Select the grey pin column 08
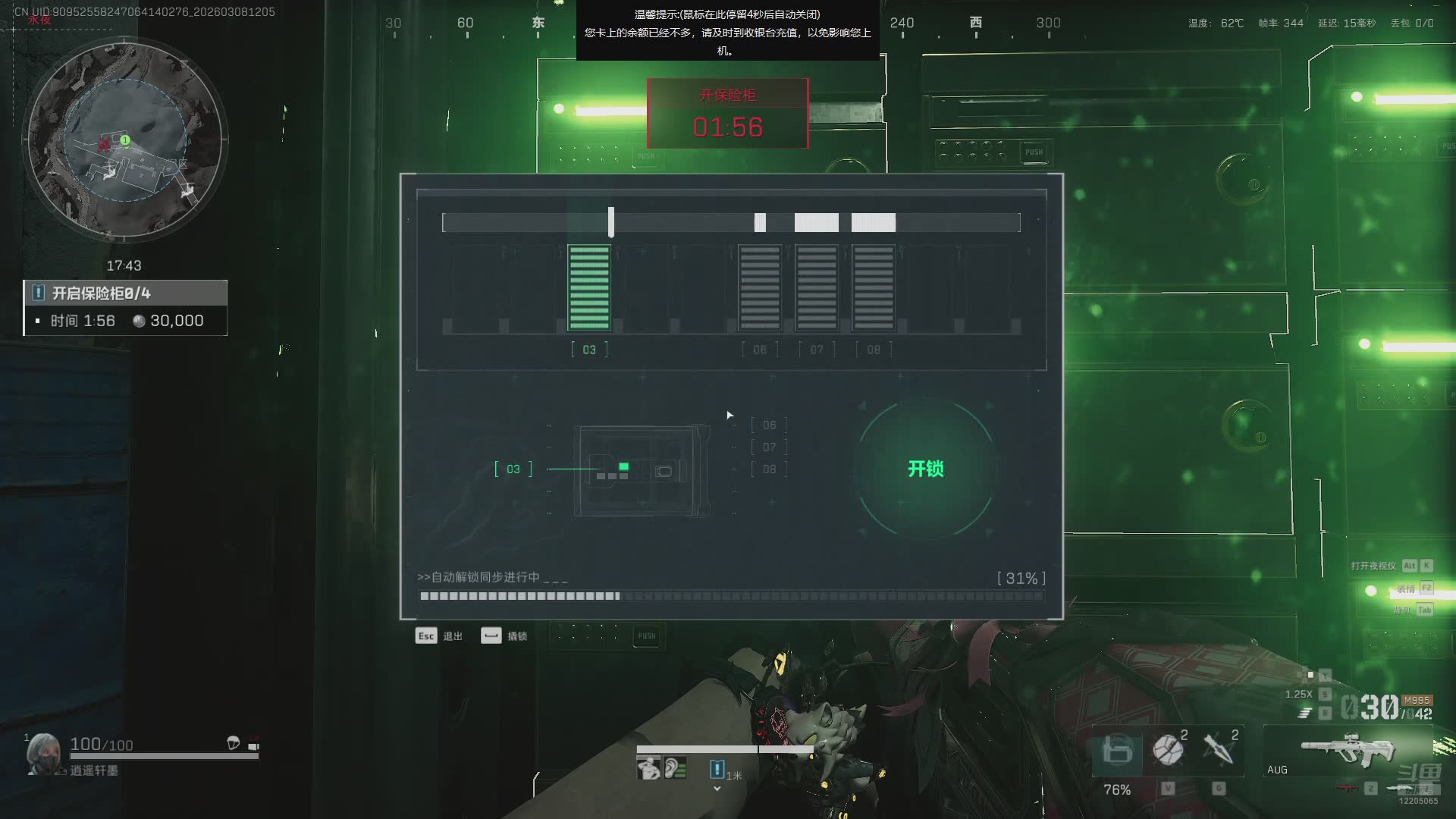The image size is (1456, 819). (874, 288)
